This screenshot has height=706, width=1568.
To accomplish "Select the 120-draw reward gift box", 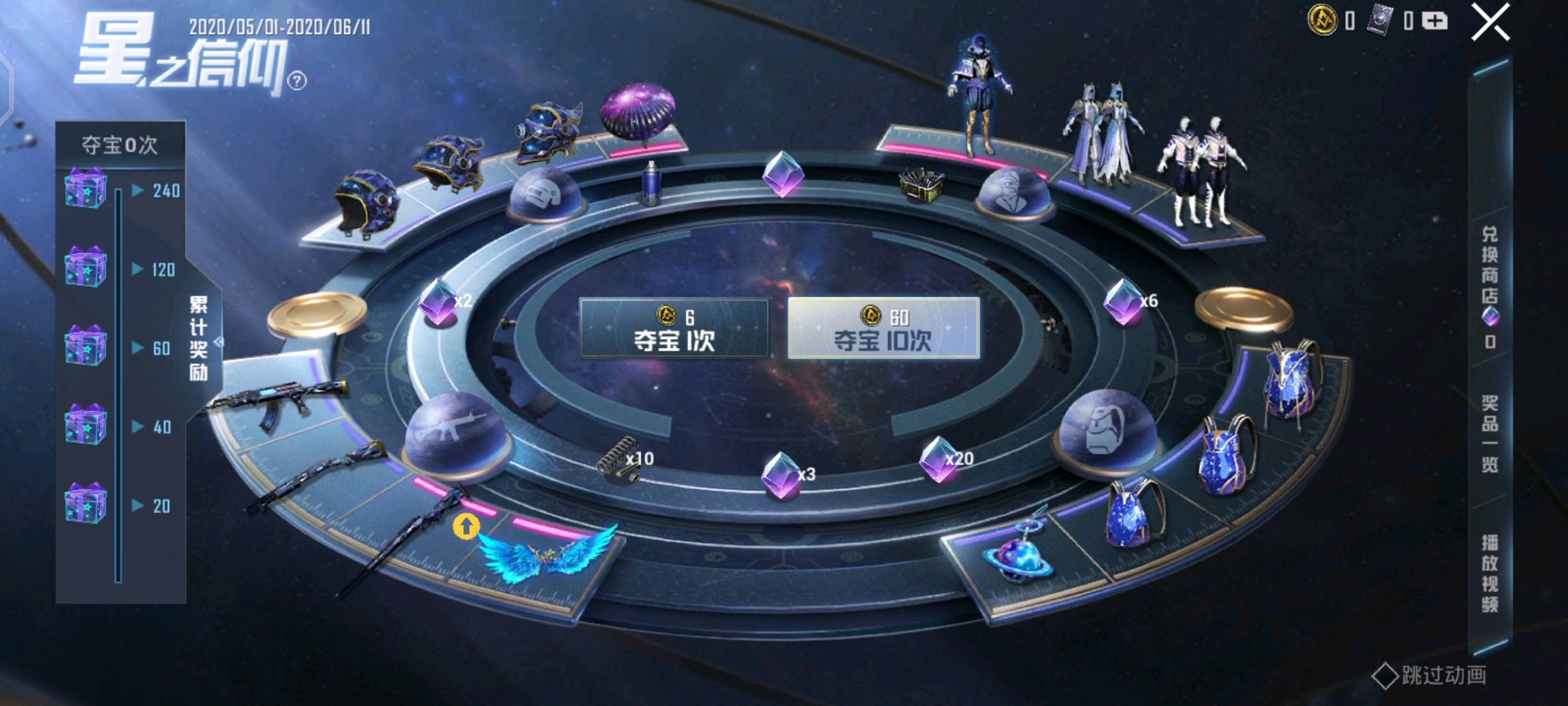I will point(86,268).
